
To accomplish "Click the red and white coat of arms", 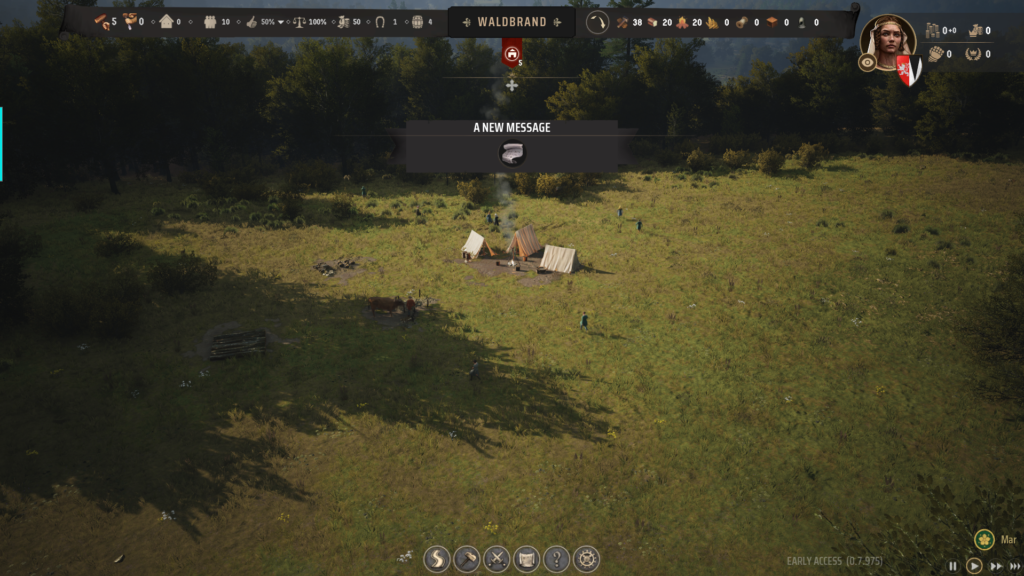I will 908,70.
